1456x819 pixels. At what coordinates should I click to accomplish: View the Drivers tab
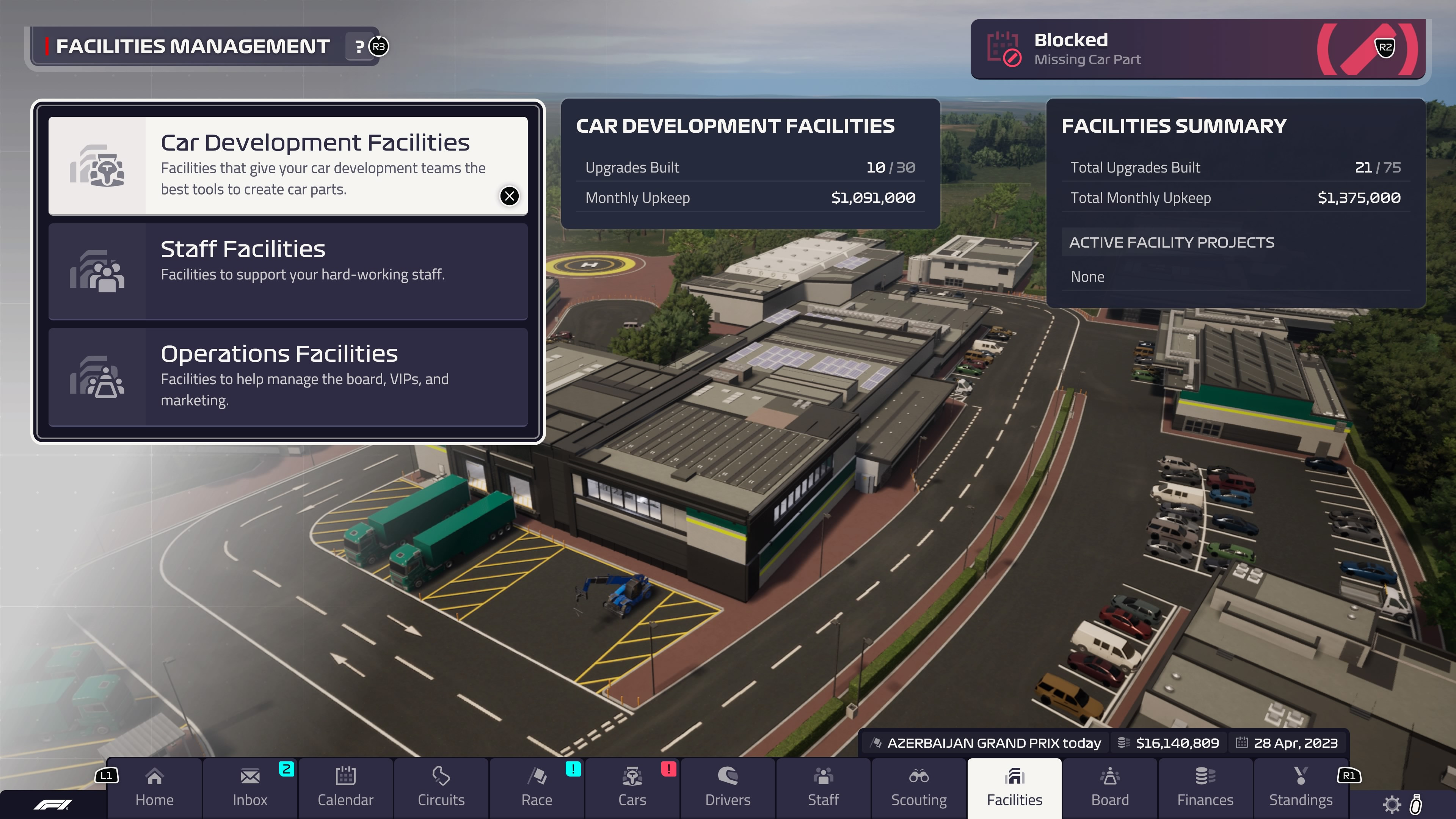click(728, 788)
